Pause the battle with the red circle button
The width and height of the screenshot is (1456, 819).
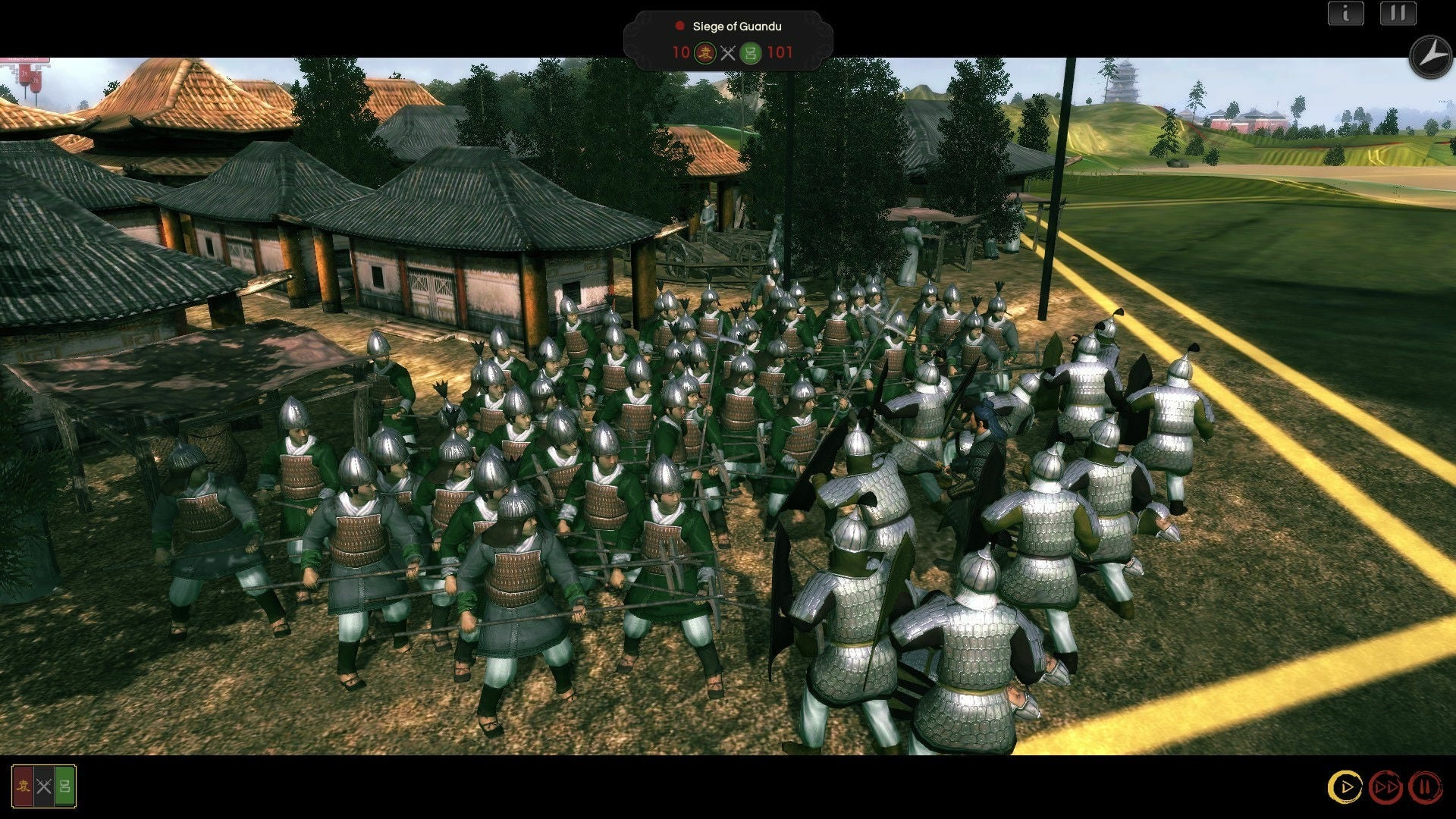coord(1425,787)
